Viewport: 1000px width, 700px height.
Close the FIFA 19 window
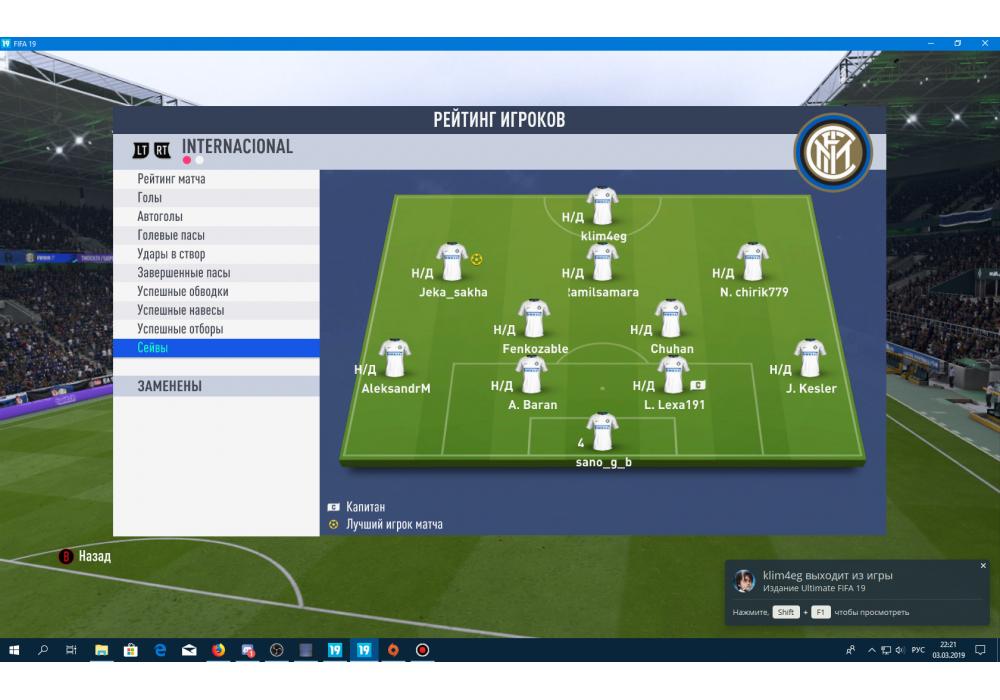pyautogui.click(x=985, y=43)
